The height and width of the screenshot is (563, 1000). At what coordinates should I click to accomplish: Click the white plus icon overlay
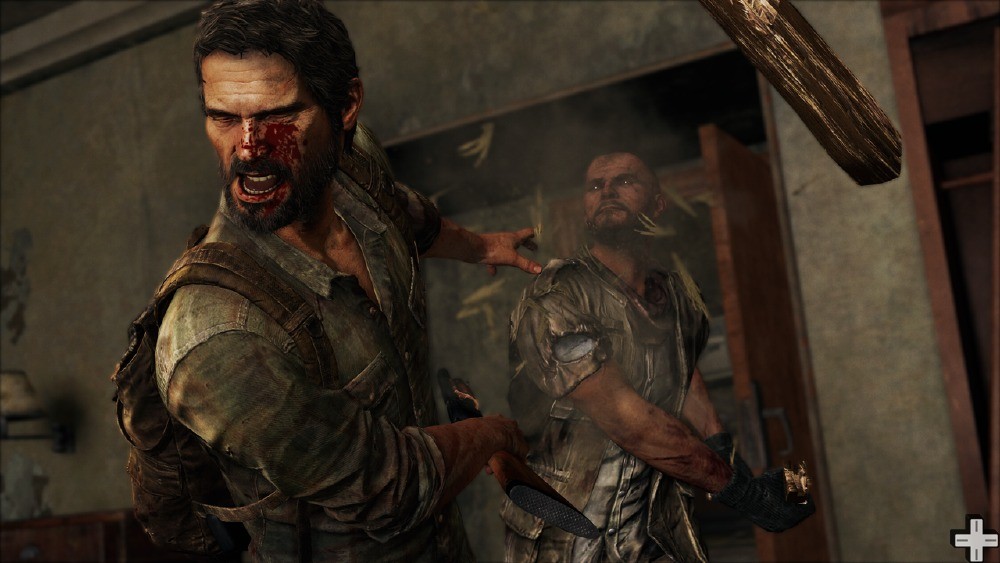pos(974,539)
